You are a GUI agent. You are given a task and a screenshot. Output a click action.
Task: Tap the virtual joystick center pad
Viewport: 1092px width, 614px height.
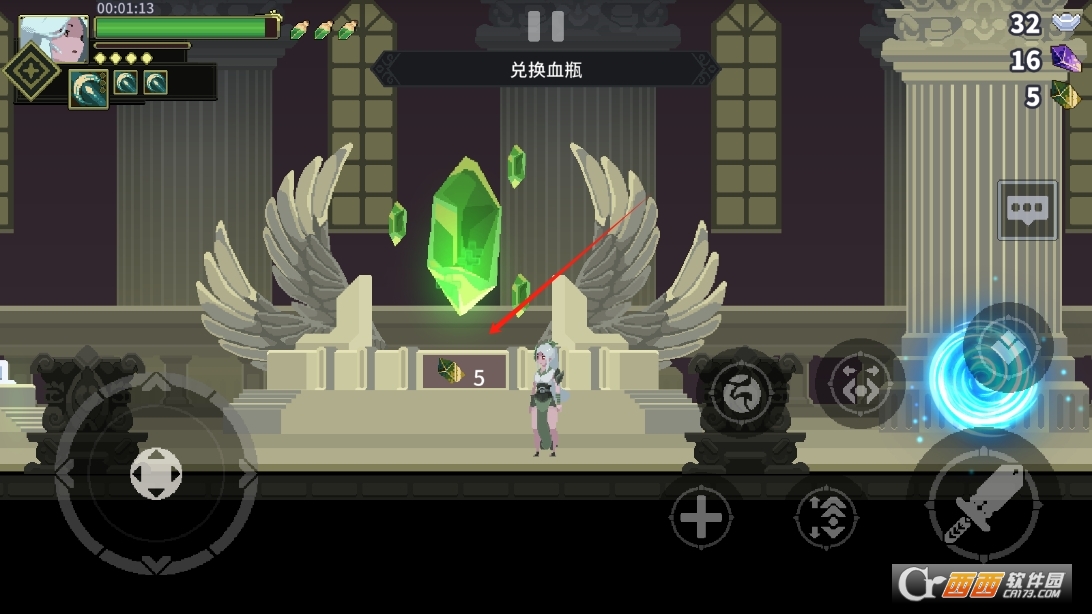(156, 473)
